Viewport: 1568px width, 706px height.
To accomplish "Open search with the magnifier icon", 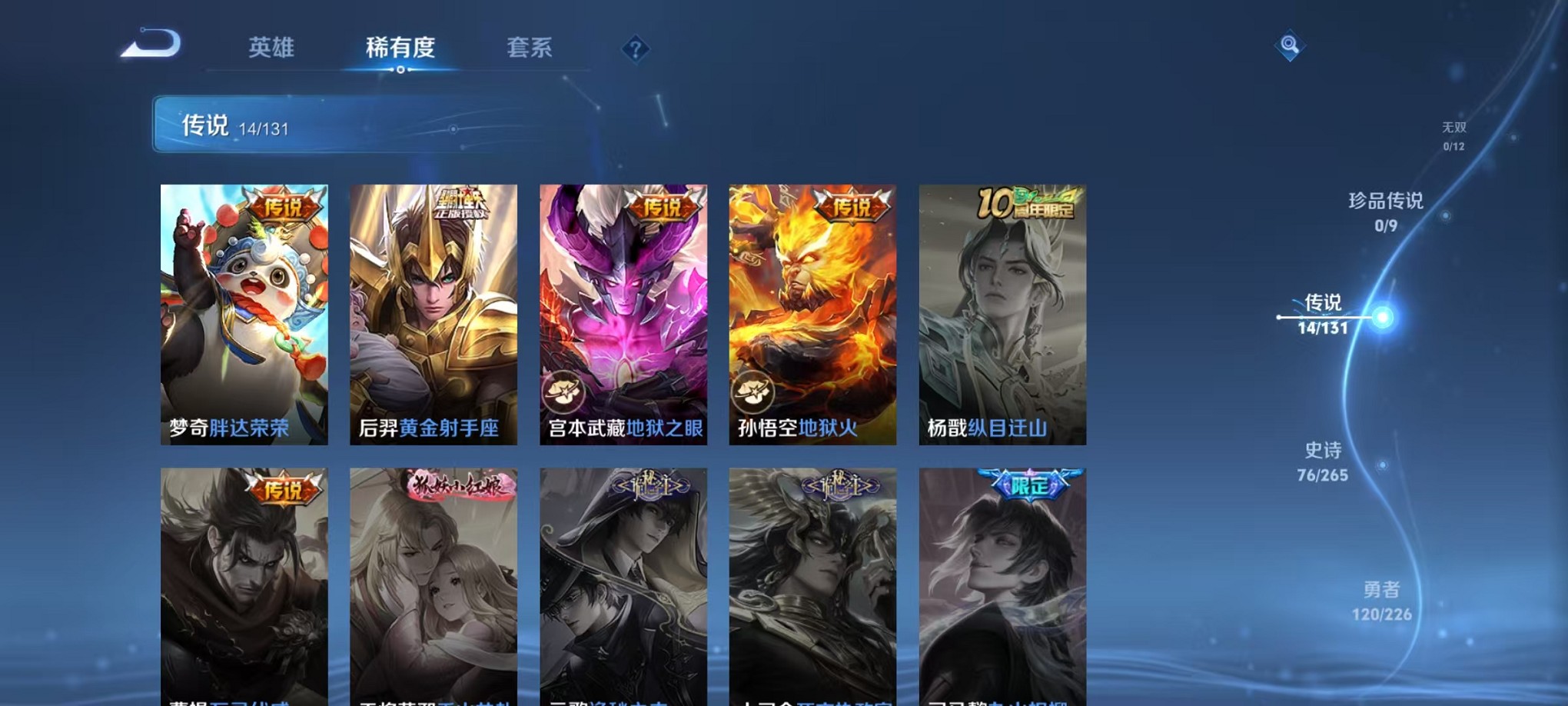I will click(x=1290, y=45).
